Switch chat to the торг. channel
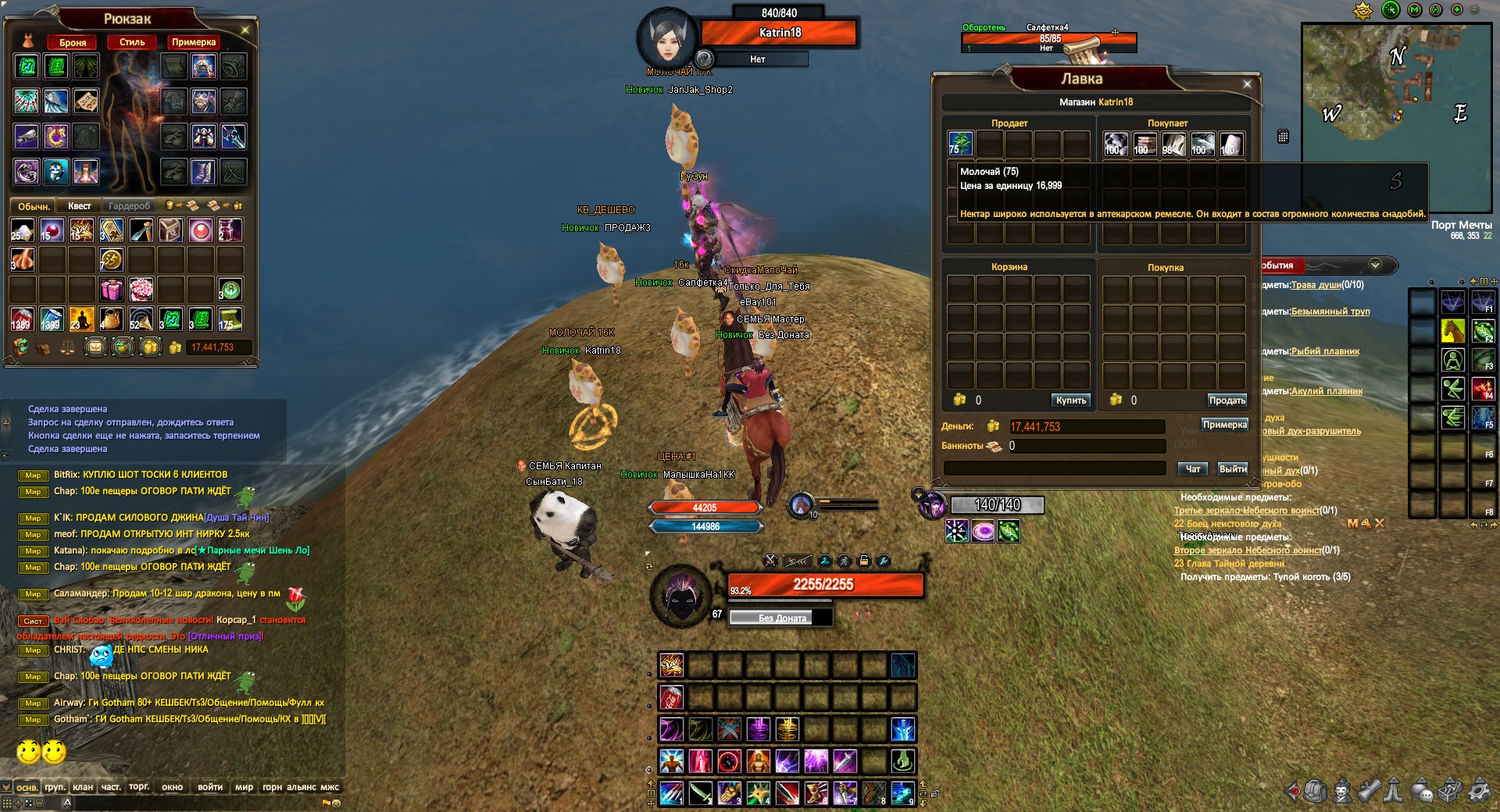Screen dimensions: 1500x812 [x=139, y=787]
